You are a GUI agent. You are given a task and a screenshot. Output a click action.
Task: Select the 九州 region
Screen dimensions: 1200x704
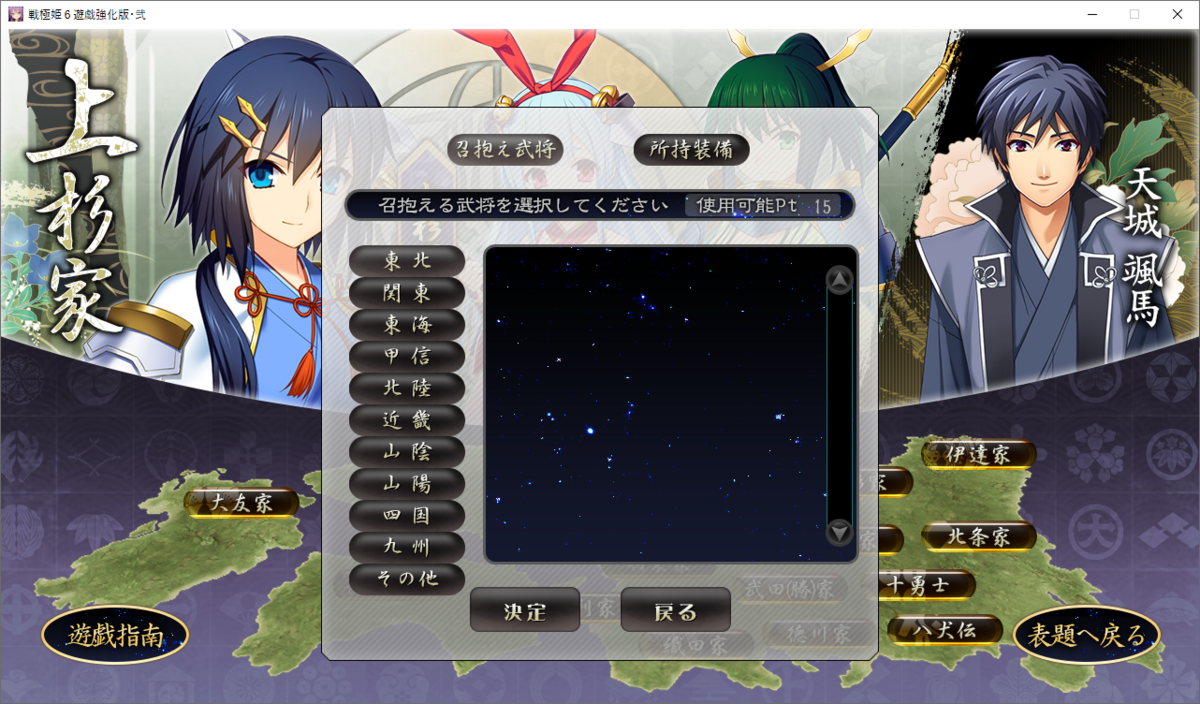click(407, 547)
